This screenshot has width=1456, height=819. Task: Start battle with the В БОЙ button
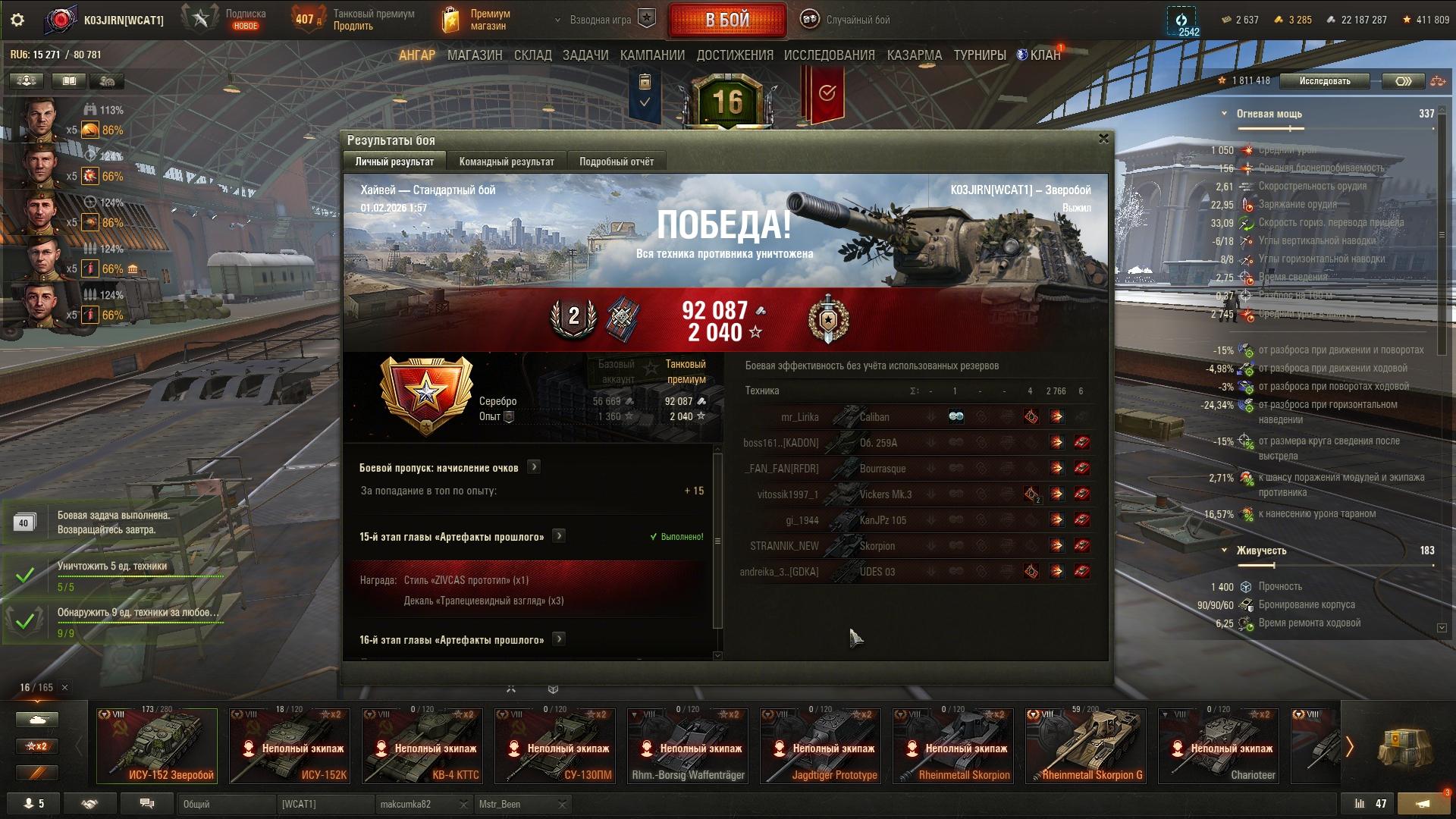[726, 20]
